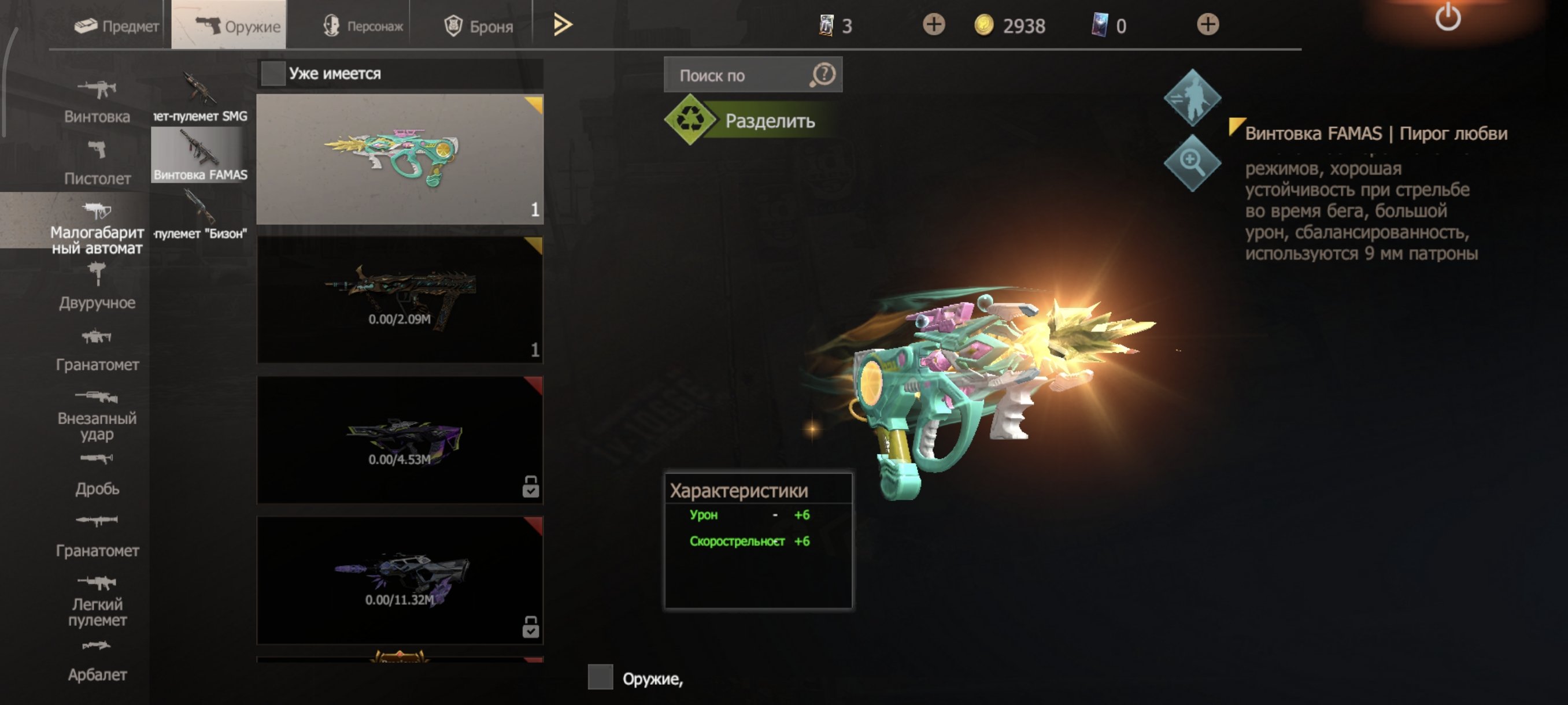Open the magnifier zoom preview button
The height and width of the screenshot is (705, 1568).
click(1191, 162)
